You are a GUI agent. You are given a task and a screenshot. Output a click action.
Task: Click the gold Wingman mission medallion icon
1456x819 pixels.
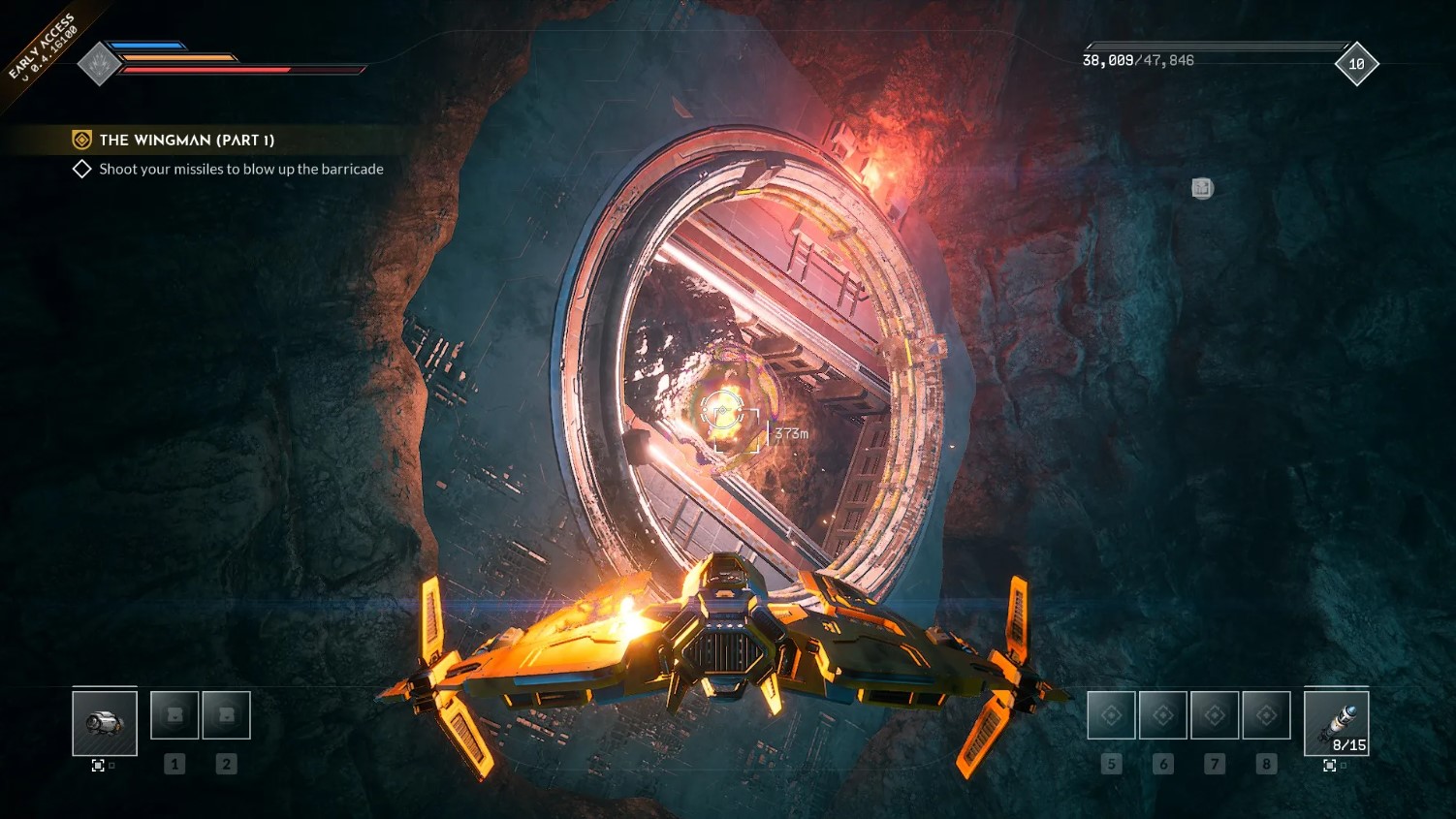pyautogui.click(x=81, y=140)
